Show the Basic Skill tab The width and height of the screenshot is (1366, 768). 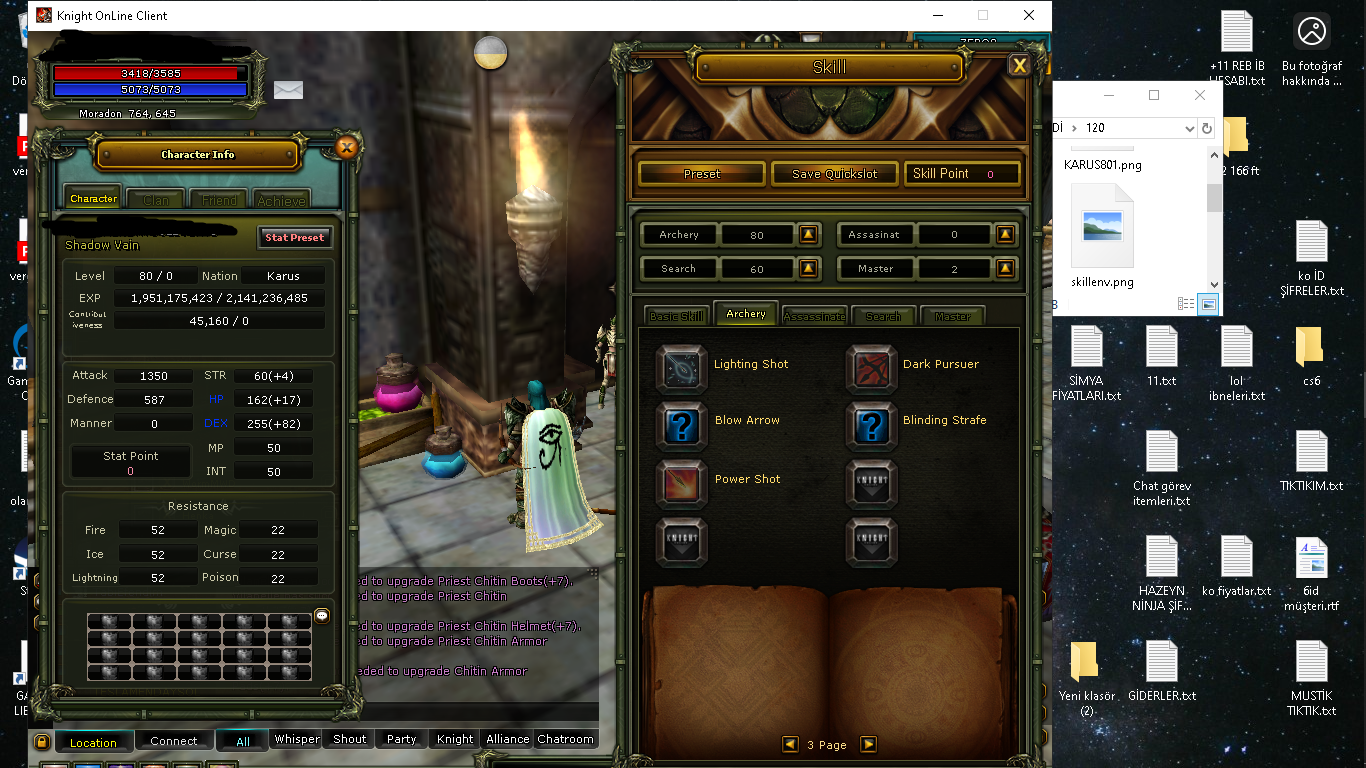pyautogui.click(x=676, y=316)
